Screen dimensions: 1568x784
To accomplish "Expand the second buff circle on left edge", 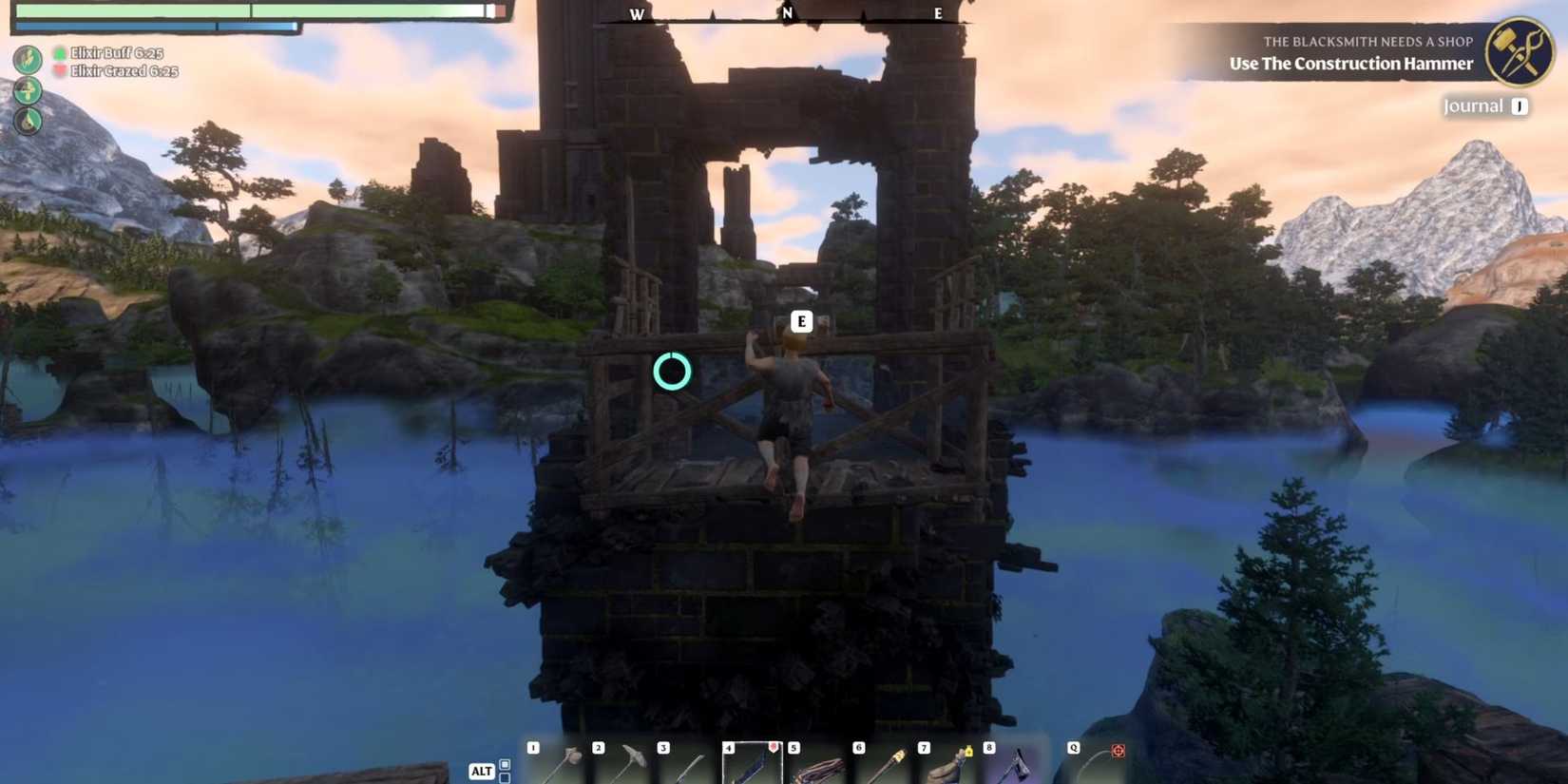I will coord(28,91).
